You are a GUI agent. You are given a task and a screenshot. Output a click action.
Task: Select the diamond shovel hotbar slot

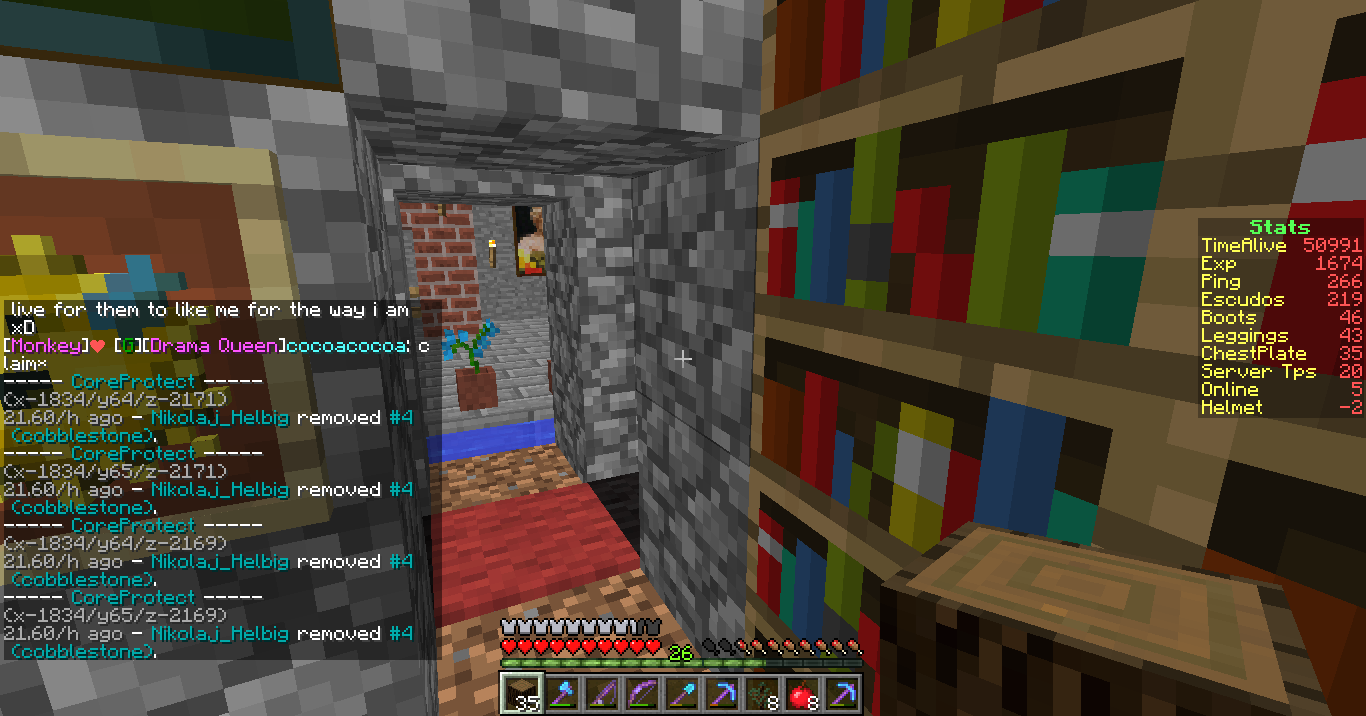681,692
